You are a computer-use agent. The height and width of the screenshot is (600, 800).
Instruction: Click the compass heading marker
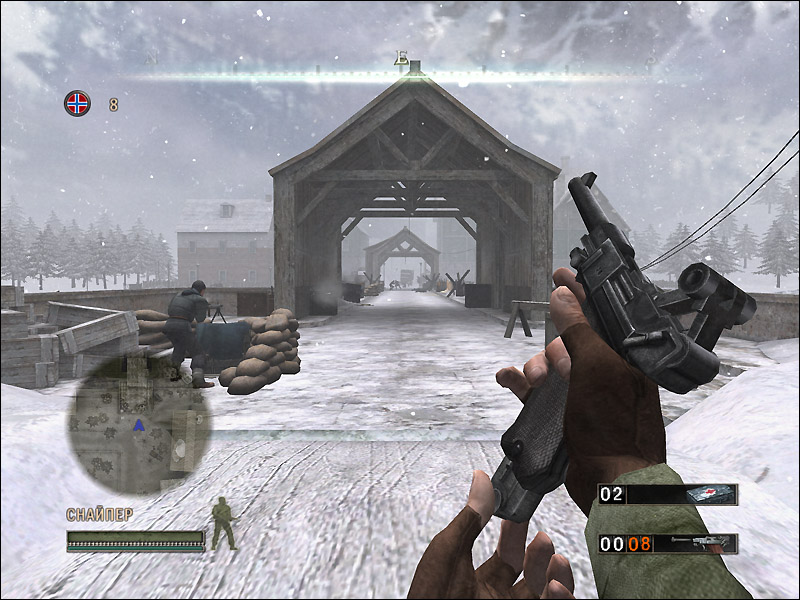401,59
